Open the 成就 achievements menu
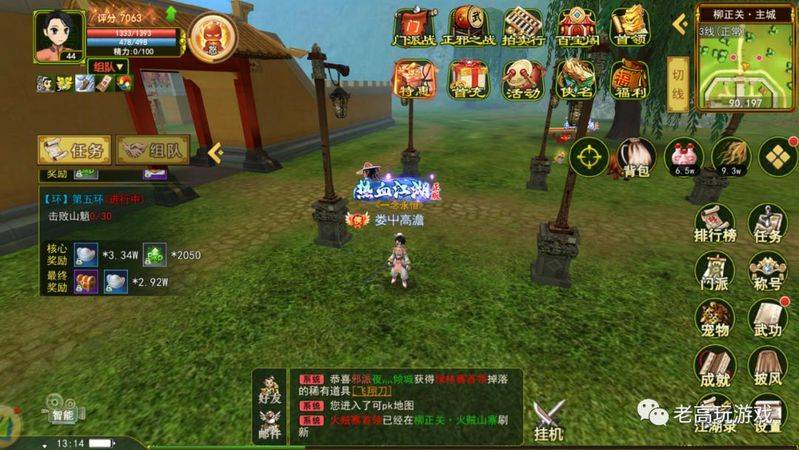The height and width of the screenshot is (450, 799). (x=715, y=368)
